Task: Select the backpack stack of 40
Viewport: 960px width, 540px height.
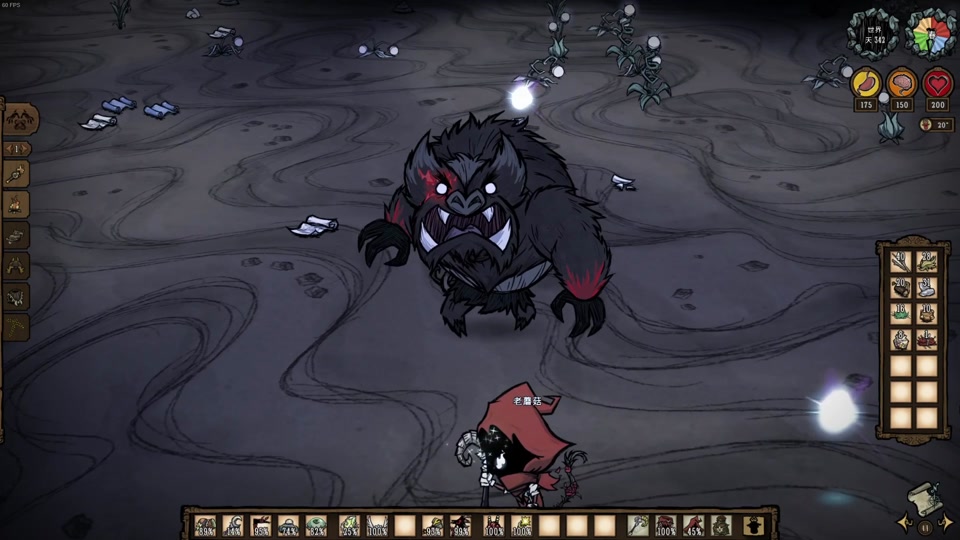Action: [x=899, y=261]
